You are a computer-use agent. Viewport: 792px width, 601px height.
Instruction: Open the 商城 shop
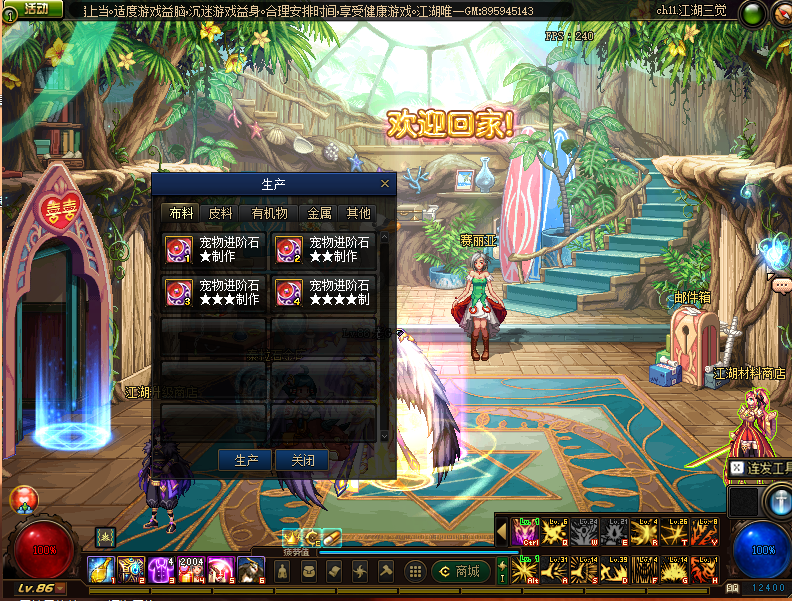click(x=462, y=571)
